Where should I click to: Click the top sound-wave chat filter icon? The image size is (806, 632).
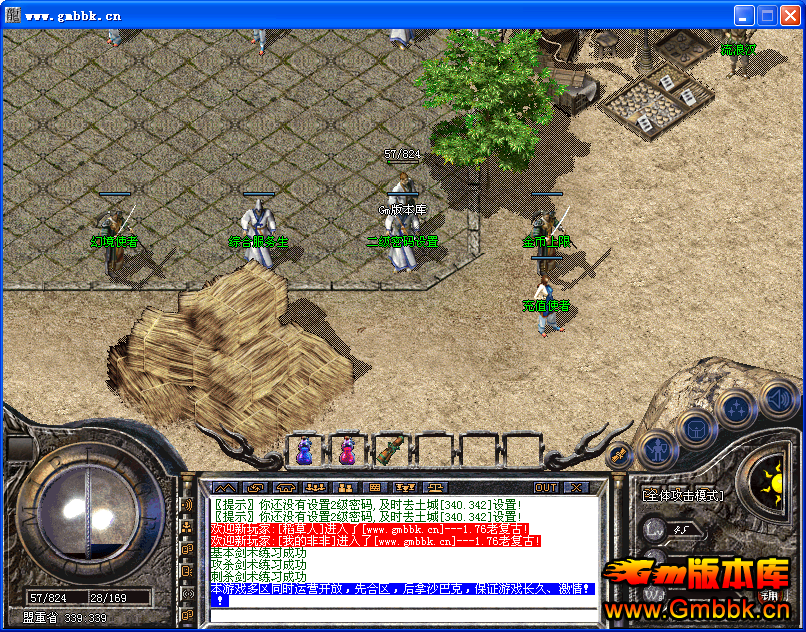pyautogui.click(x=187, y=504)
